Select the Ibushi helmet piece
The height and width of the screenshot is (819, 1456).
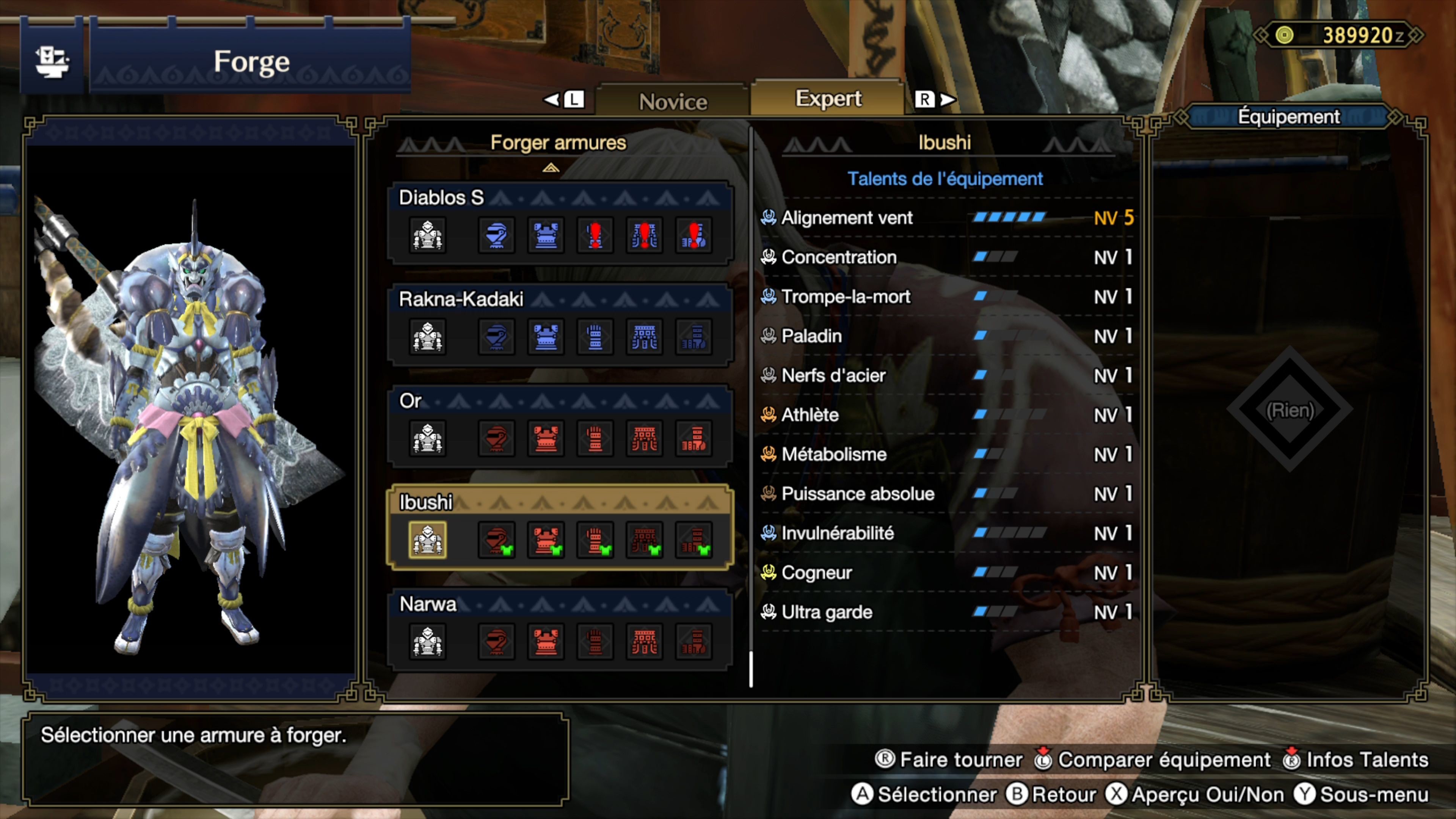[496, 540]
